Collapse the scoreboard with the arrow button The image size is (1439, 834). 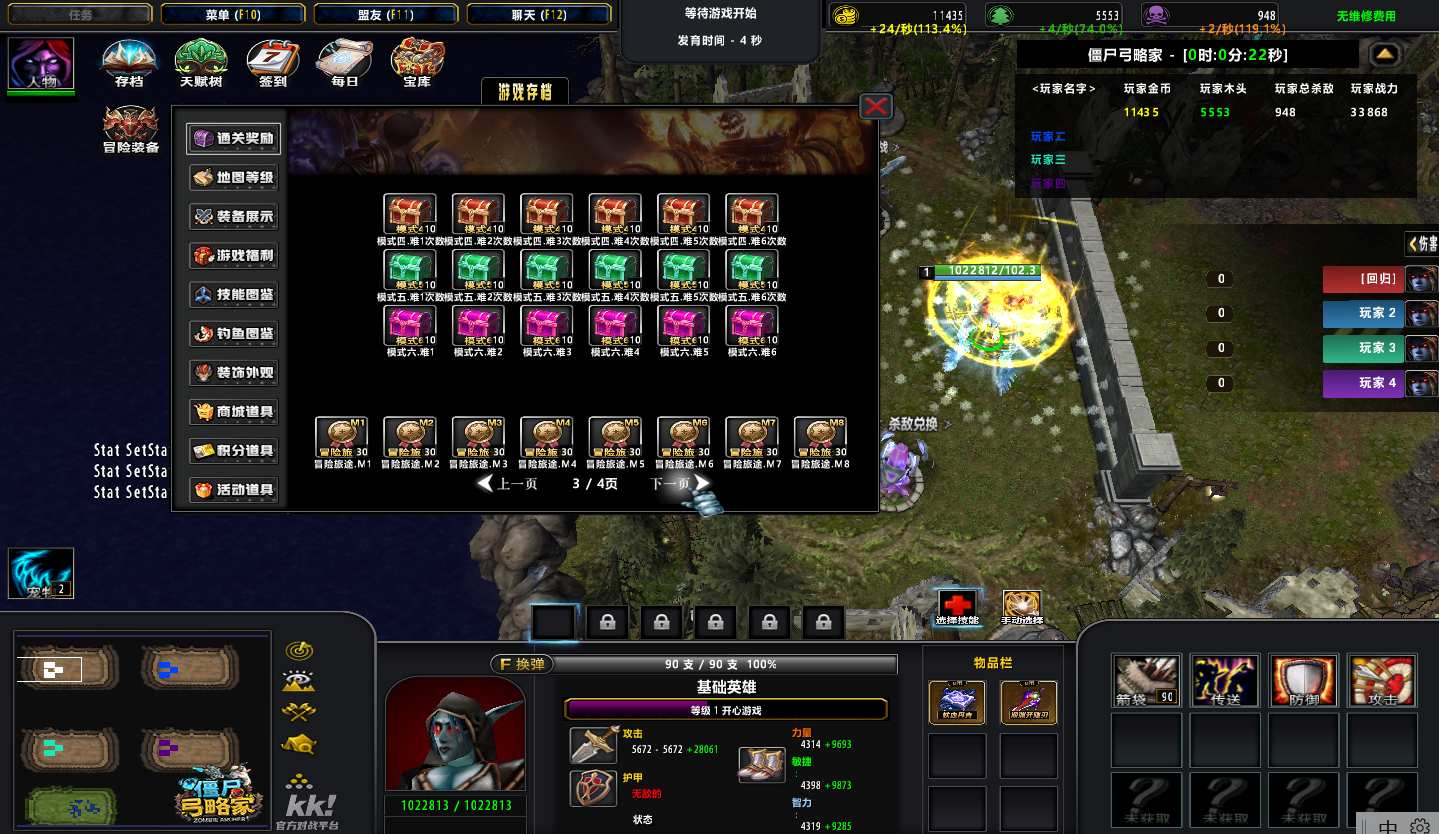tap(1384, 54)
